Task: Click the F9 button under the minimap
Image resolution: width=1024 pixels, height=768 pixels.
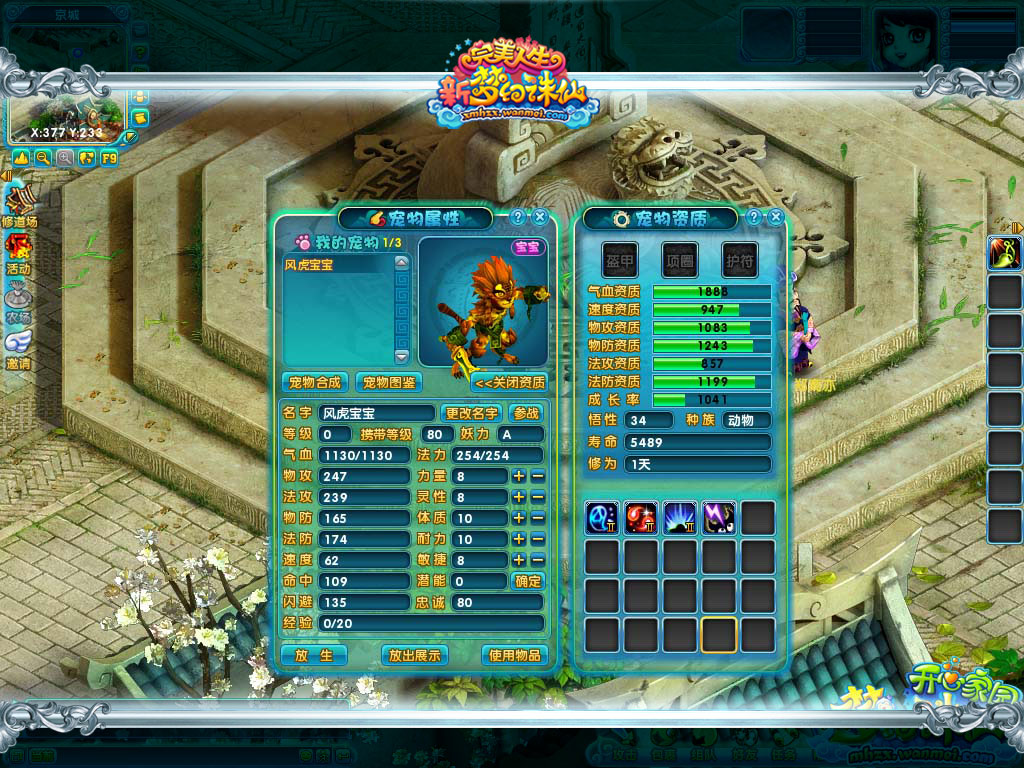Action: (109, 158)
